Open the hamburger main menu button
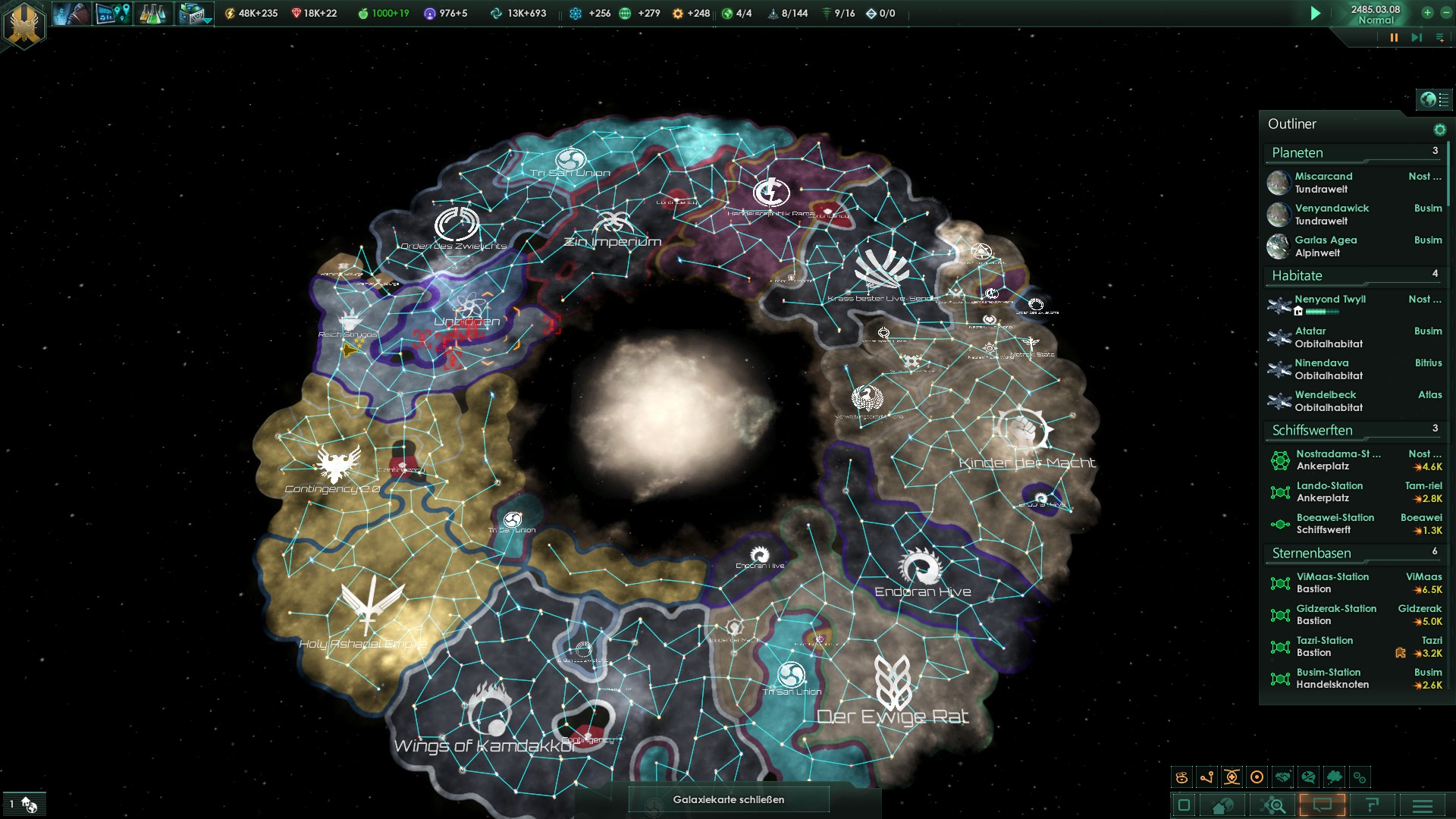 coord(1422,805)
